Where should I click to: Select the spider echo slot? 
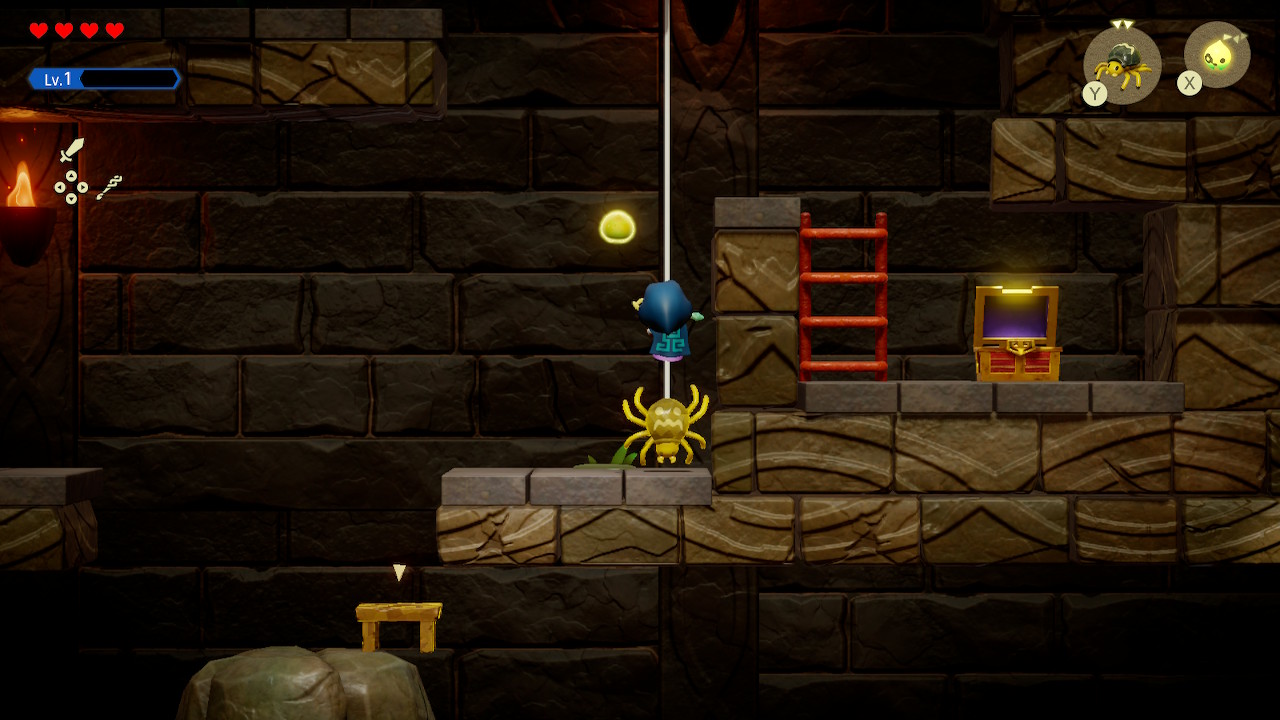pos(1122,64)
